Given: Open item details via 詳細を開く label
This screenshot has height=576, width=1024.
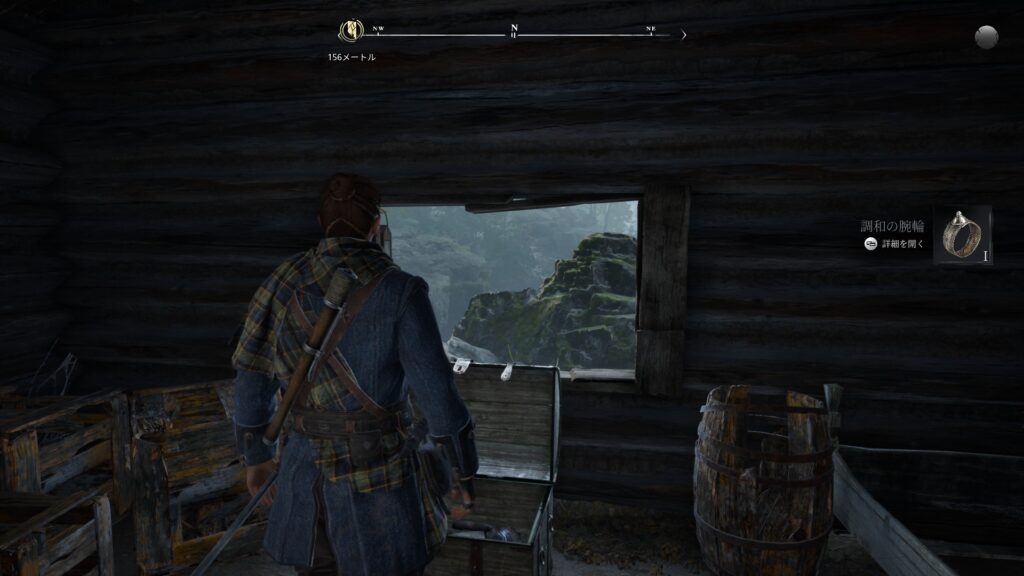Looking at the screenshot, I should pyautogui.click(x=903, y=243).
